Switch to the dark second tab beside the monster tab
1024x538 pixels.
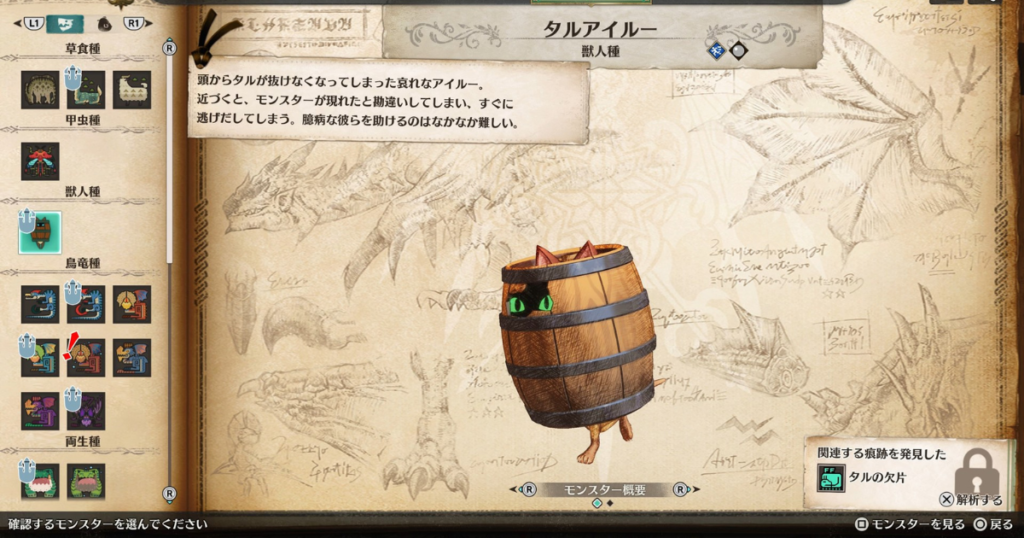(x=105, y=22)
